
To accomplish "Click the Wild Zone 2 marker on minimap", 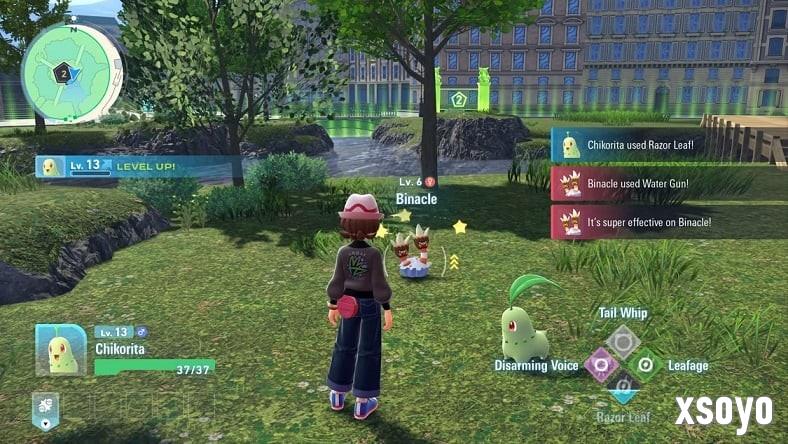I will [x=62, y=72].
